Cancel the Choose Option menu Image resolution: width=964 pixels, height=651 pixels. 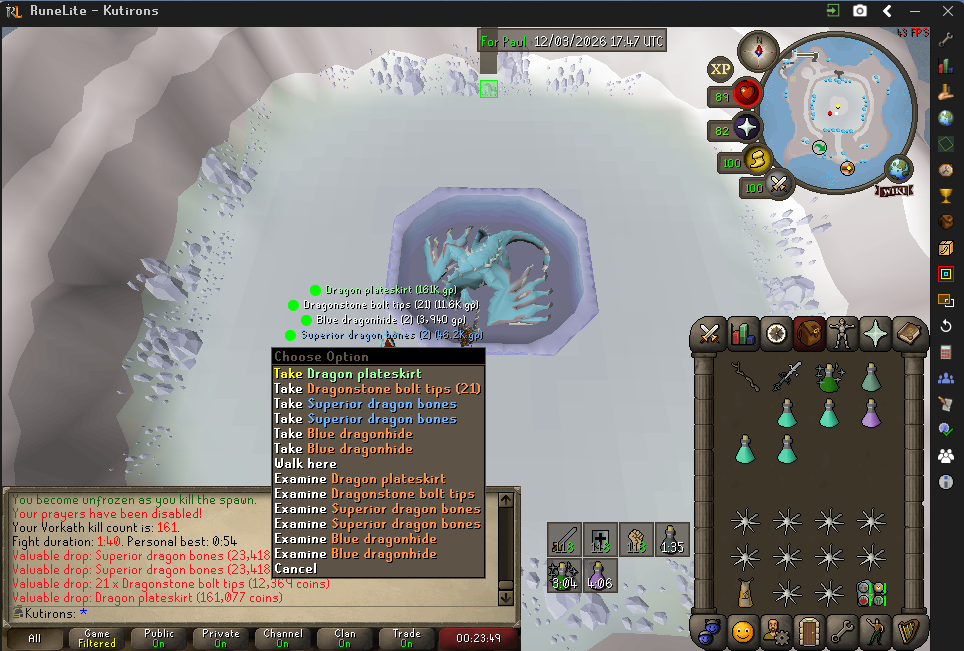pyautogui.click(x=295, y=569)
